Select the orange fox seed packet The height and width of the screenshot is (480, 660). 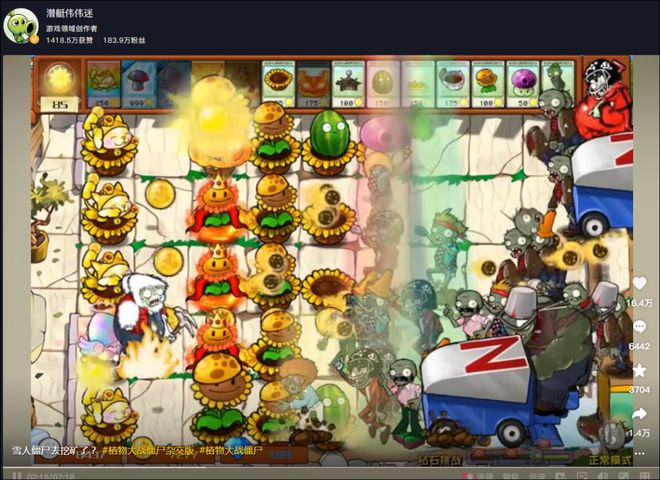313,82
